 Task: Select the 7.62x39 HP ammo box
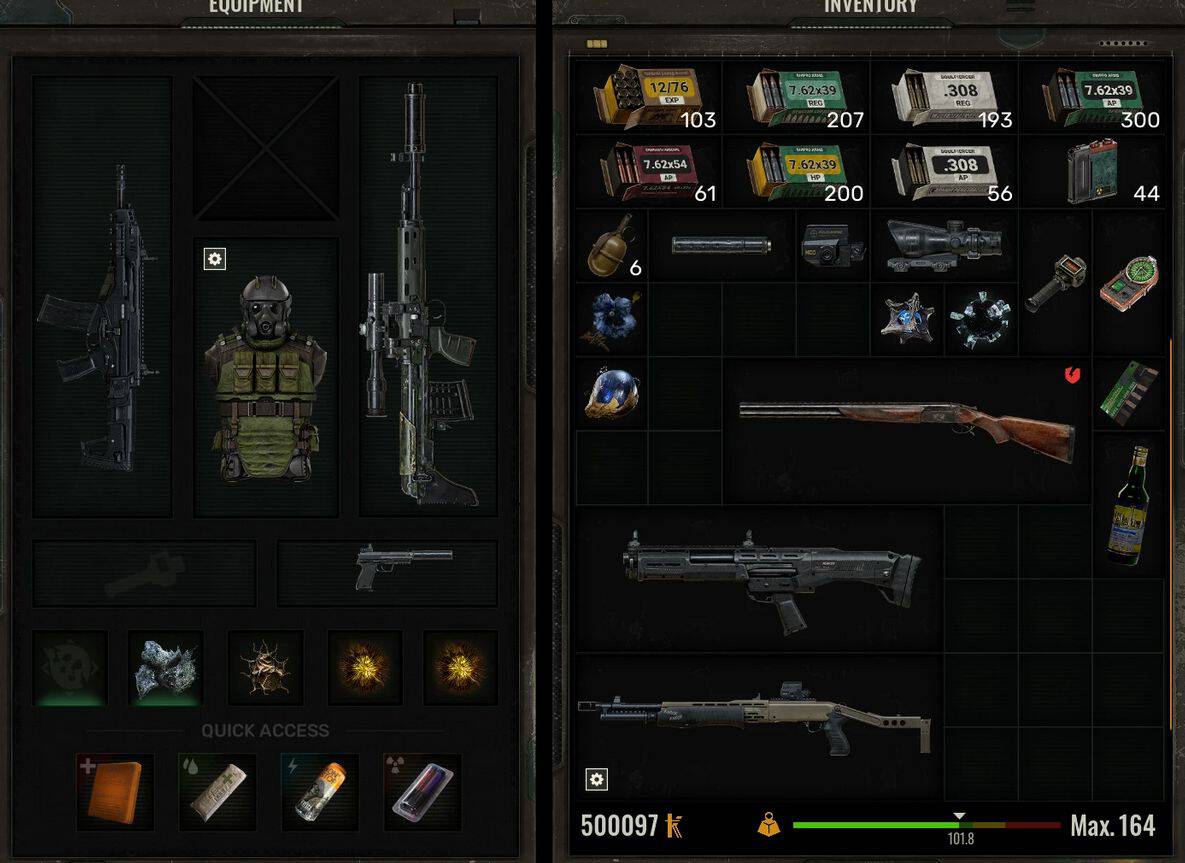[x=795, y=171]
